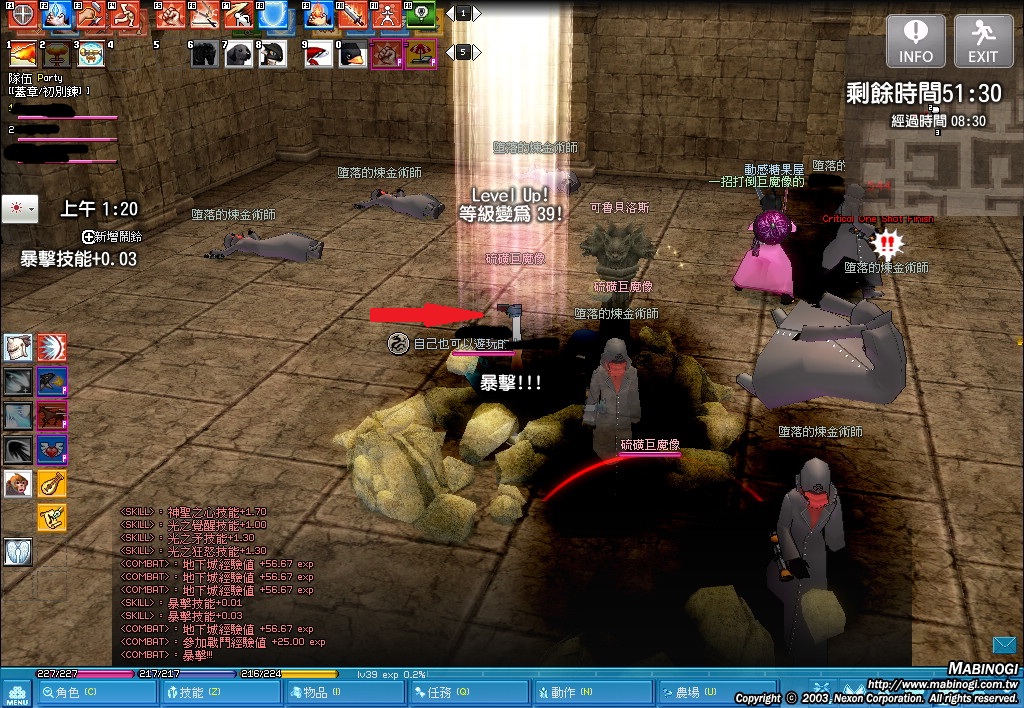The width and height of the screenshot is (1024, 708).
Task: Open the mail envelope notification
Action: pos(1004,644)
